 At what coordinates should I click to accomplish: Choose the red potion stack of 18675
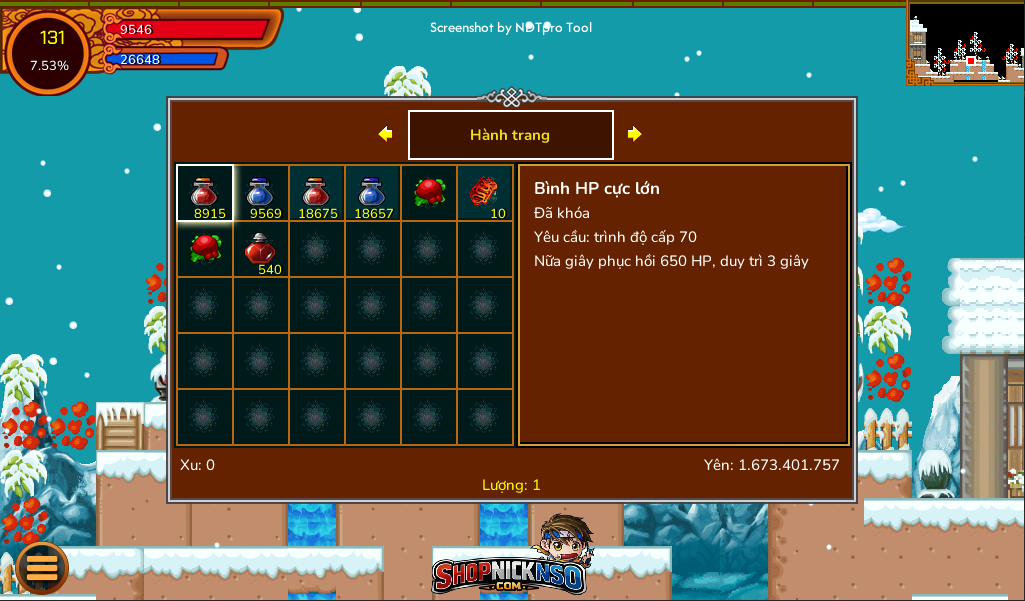(317, 193)
